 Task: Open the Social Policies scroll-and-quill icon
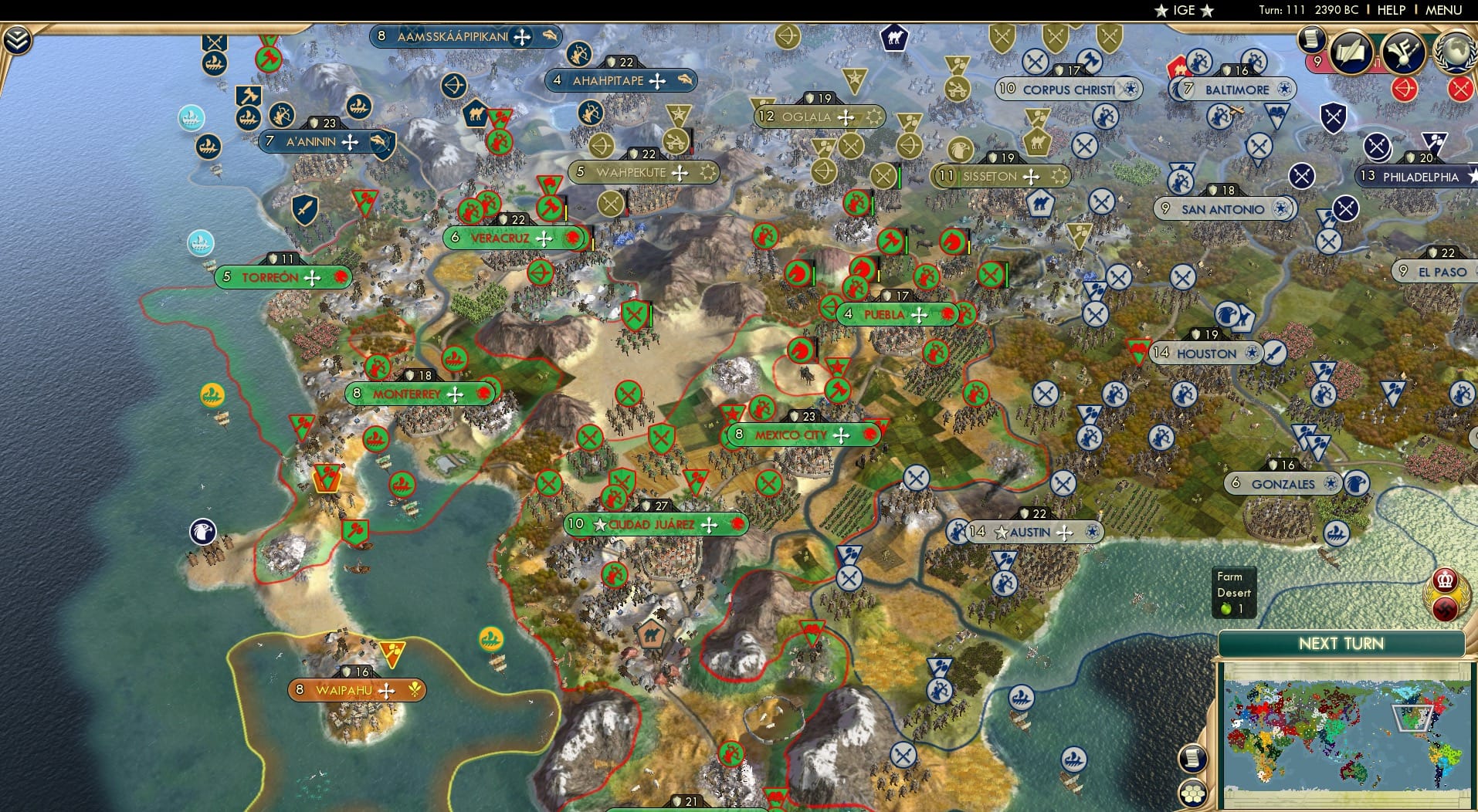1350,52
